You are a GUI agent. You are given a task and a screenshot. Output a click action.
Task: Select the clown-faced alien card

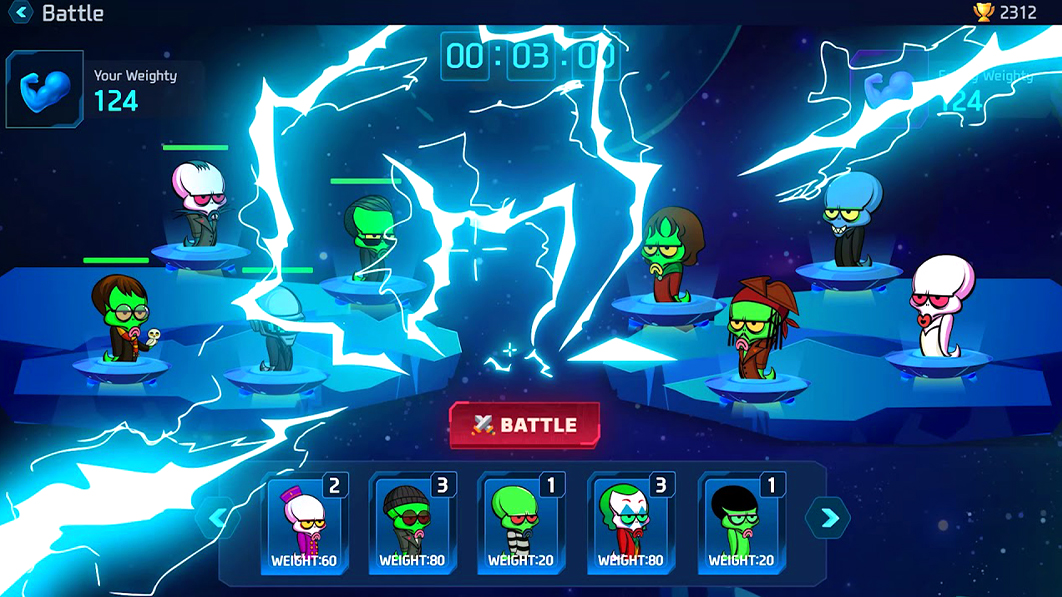click(x=631, y=524)
